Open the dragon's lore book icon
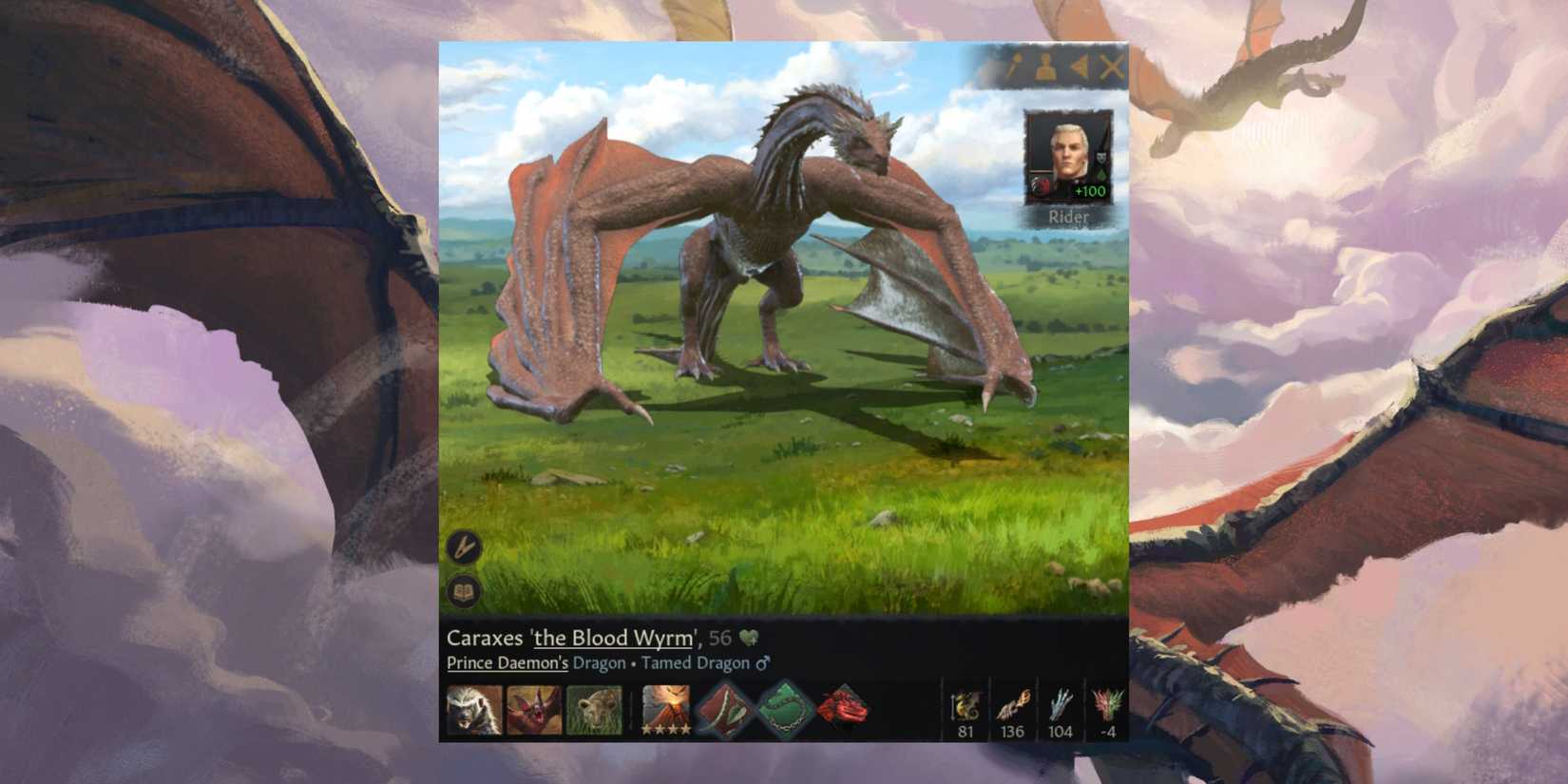Image resolution: width=1568 pixels, height=784 pixels. [x=463, y=587]
